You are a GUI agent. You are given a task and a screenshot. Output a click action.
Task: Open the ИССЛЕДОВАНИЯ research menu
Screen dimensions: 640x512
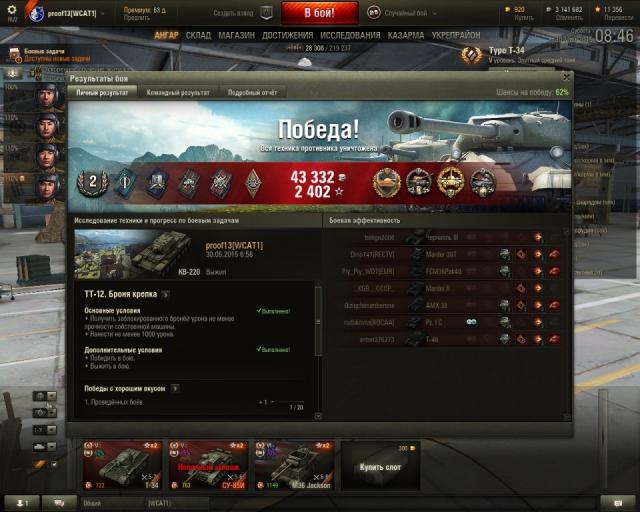pyautogui.click(x=349, y=35)
